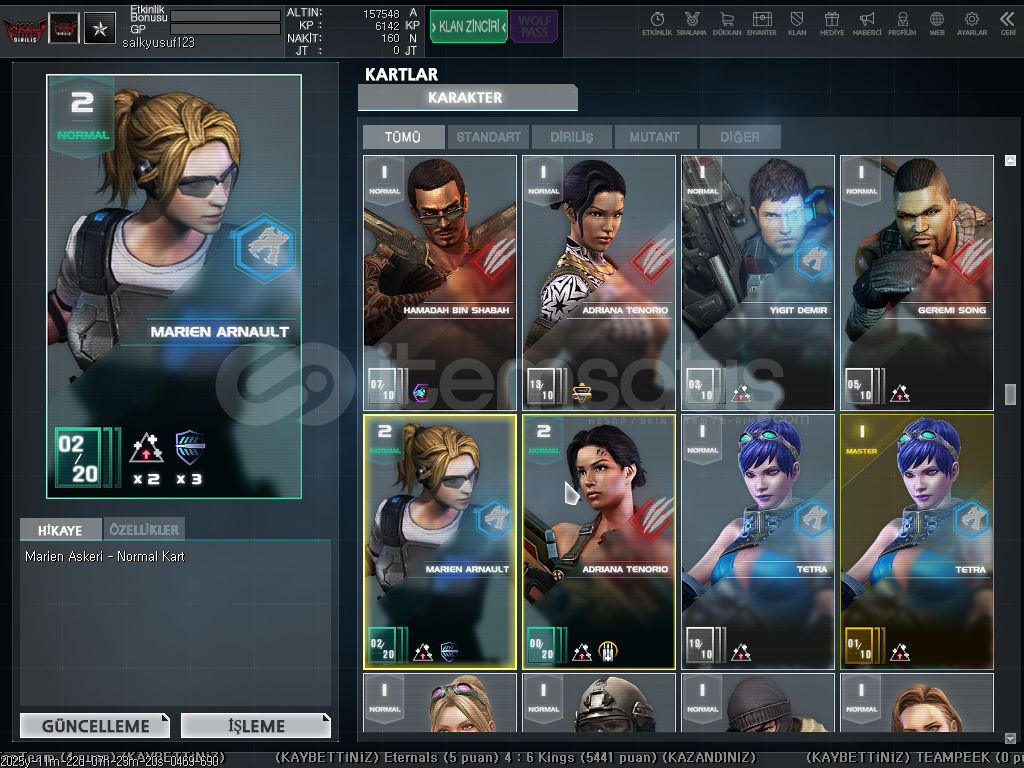Open the Etkinlik events icon
Screen dimensions: 1024x768
[x=657, y=23]
